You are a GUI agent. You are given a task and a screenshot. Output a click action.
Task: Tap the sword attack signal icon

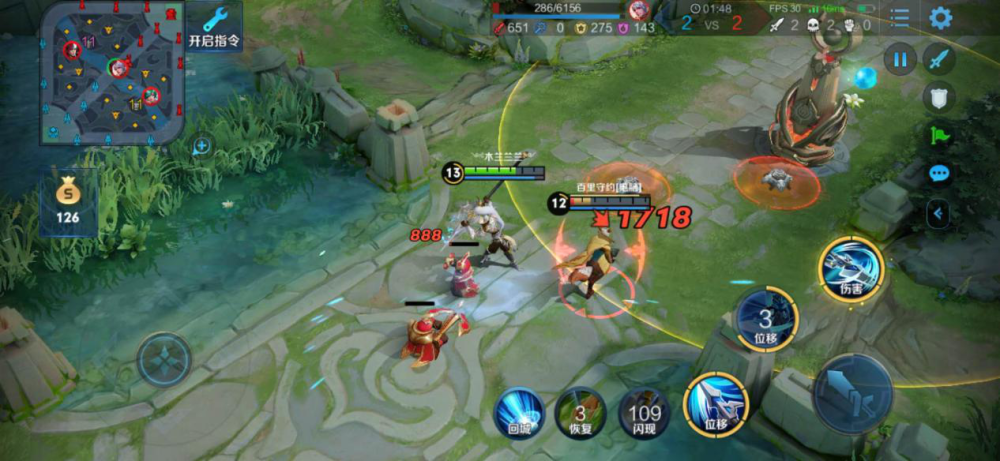(x=939, y=59)
